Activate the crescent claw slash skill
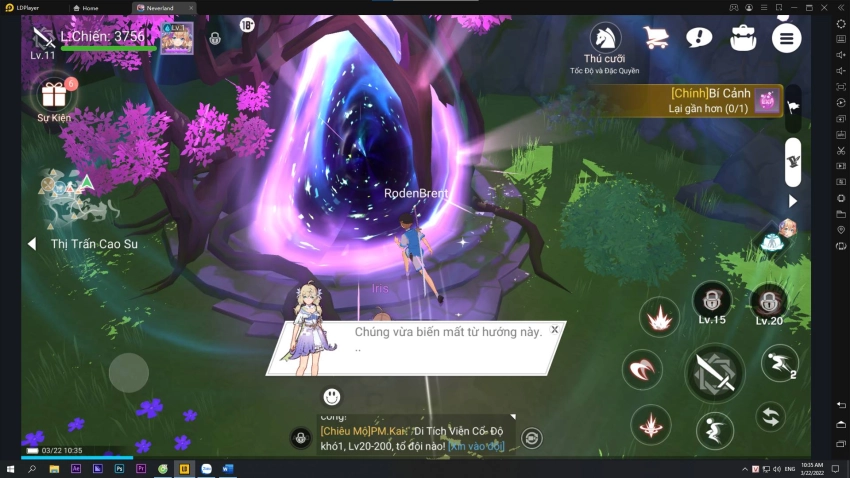850x478 pixels. coord(641,369)
